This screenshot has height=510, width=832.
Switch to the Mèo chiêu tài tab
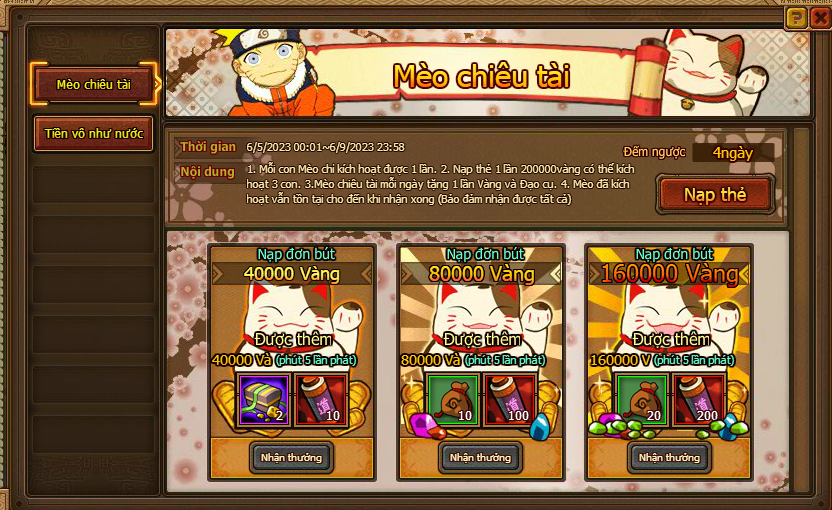(94, 84)
